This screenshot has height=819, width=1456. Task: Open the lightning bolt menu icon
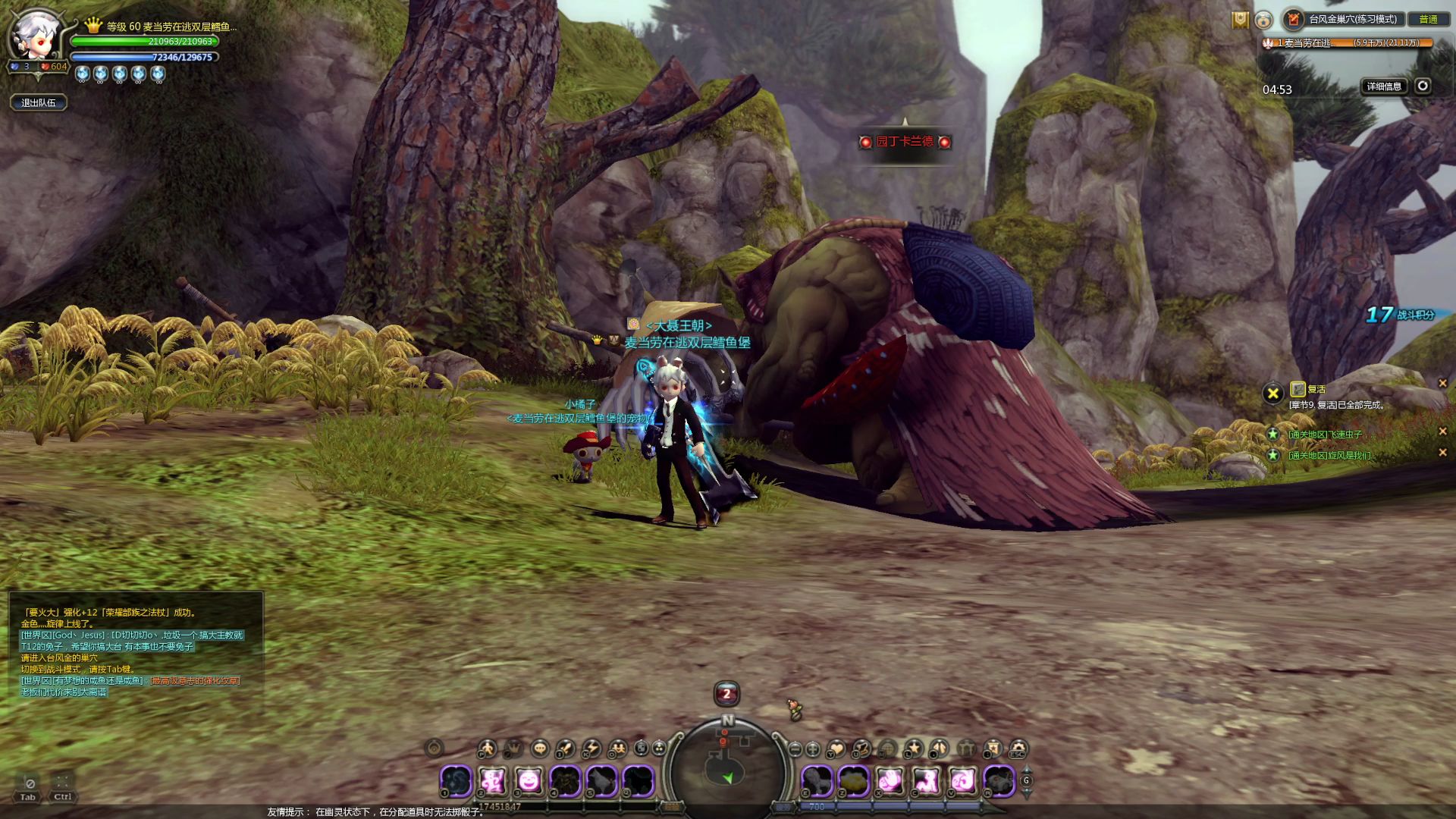tap(591, 748)
